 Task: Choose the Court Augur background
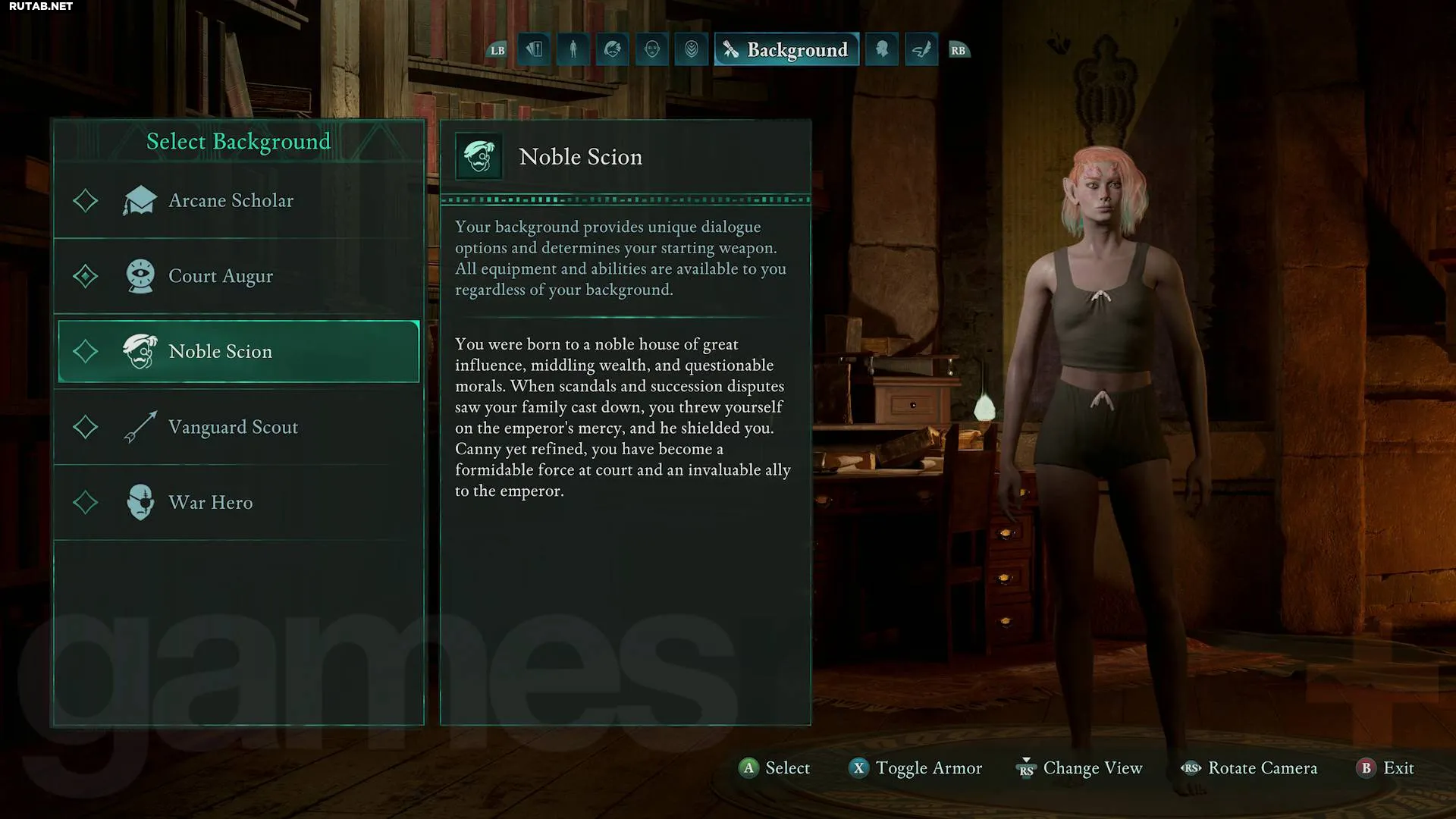click(x=238, y=276)
